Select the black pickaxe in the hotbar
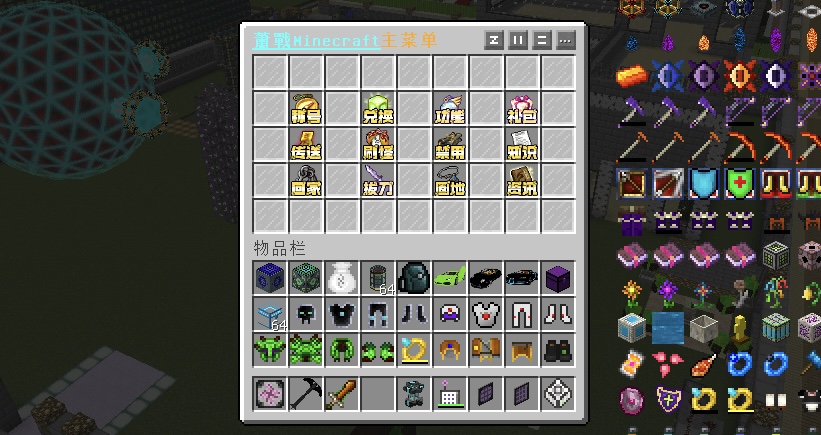Image resolution: width=821 pixels, height=435 pixels. (x=305, y=394)
